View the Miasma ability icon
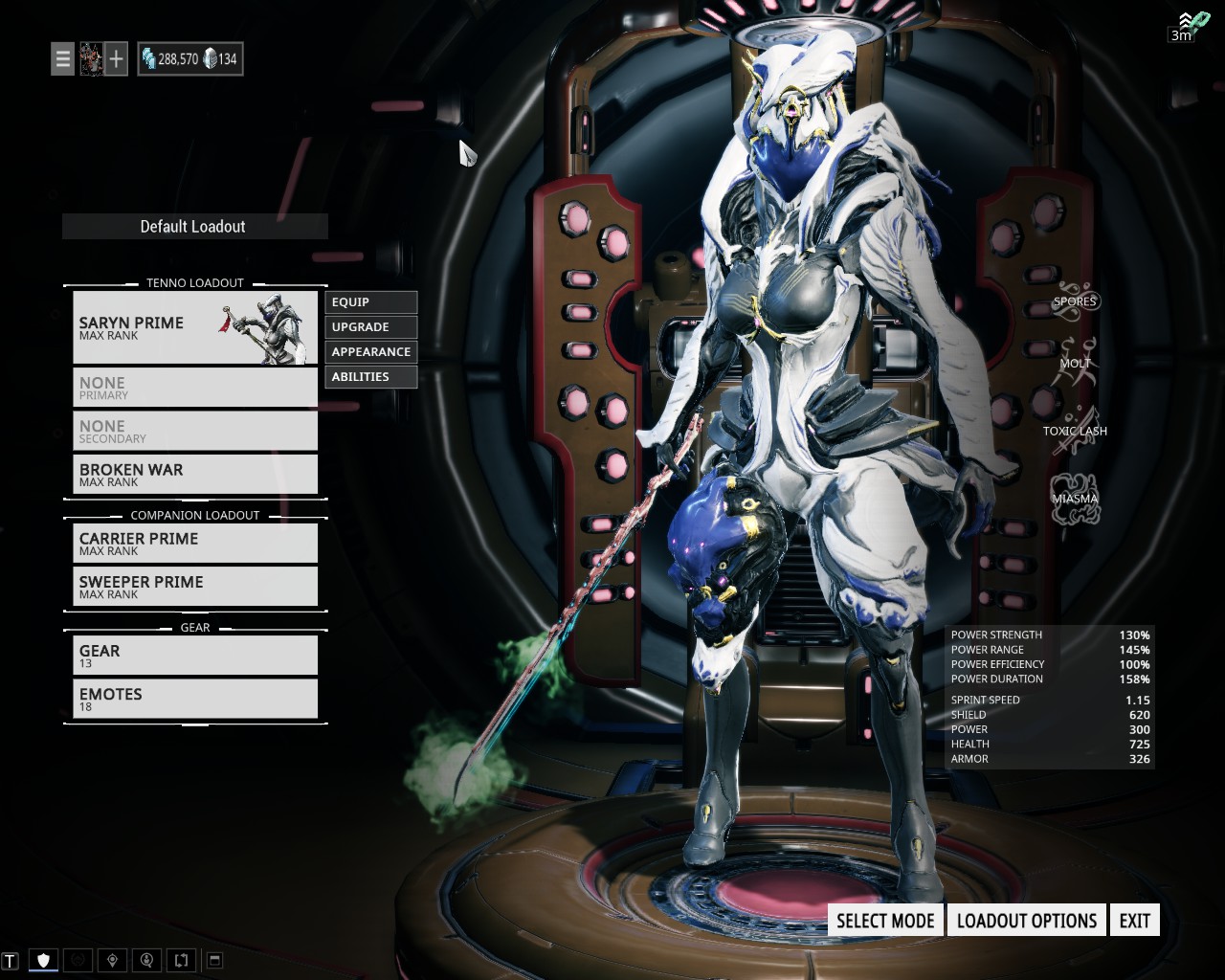1225x980 pixels. [x=1076, y=499]
